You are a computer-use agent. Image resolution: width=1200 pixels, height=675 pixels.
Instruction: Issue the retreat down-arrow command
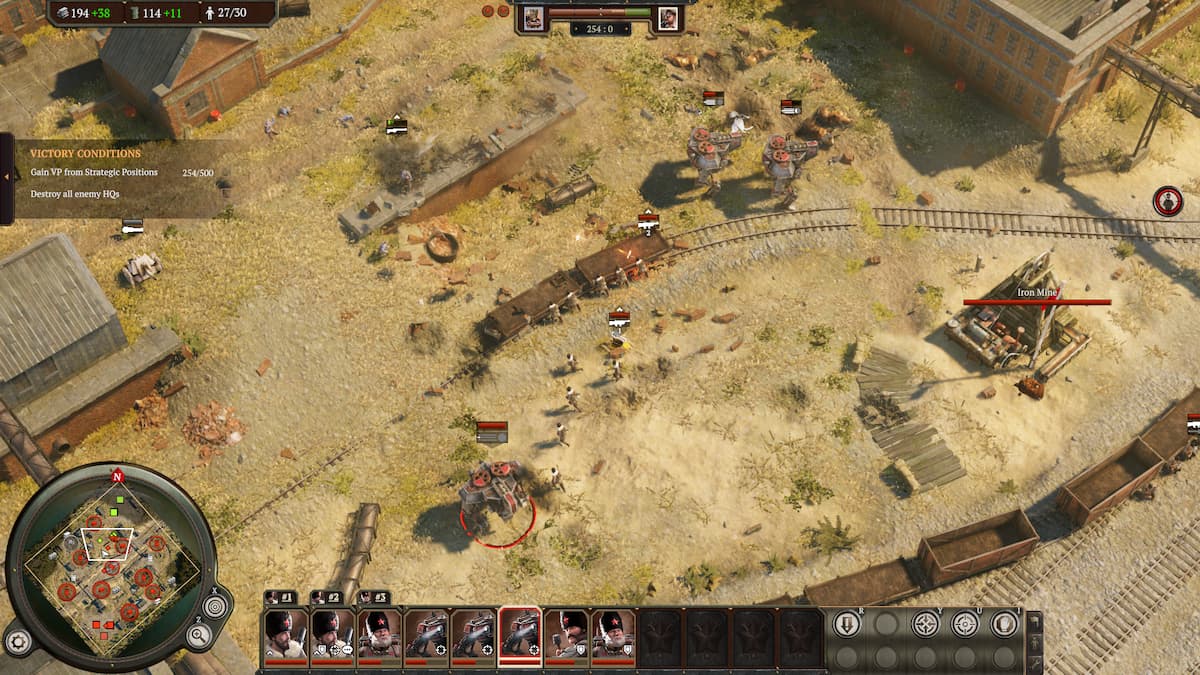point(847,624)
